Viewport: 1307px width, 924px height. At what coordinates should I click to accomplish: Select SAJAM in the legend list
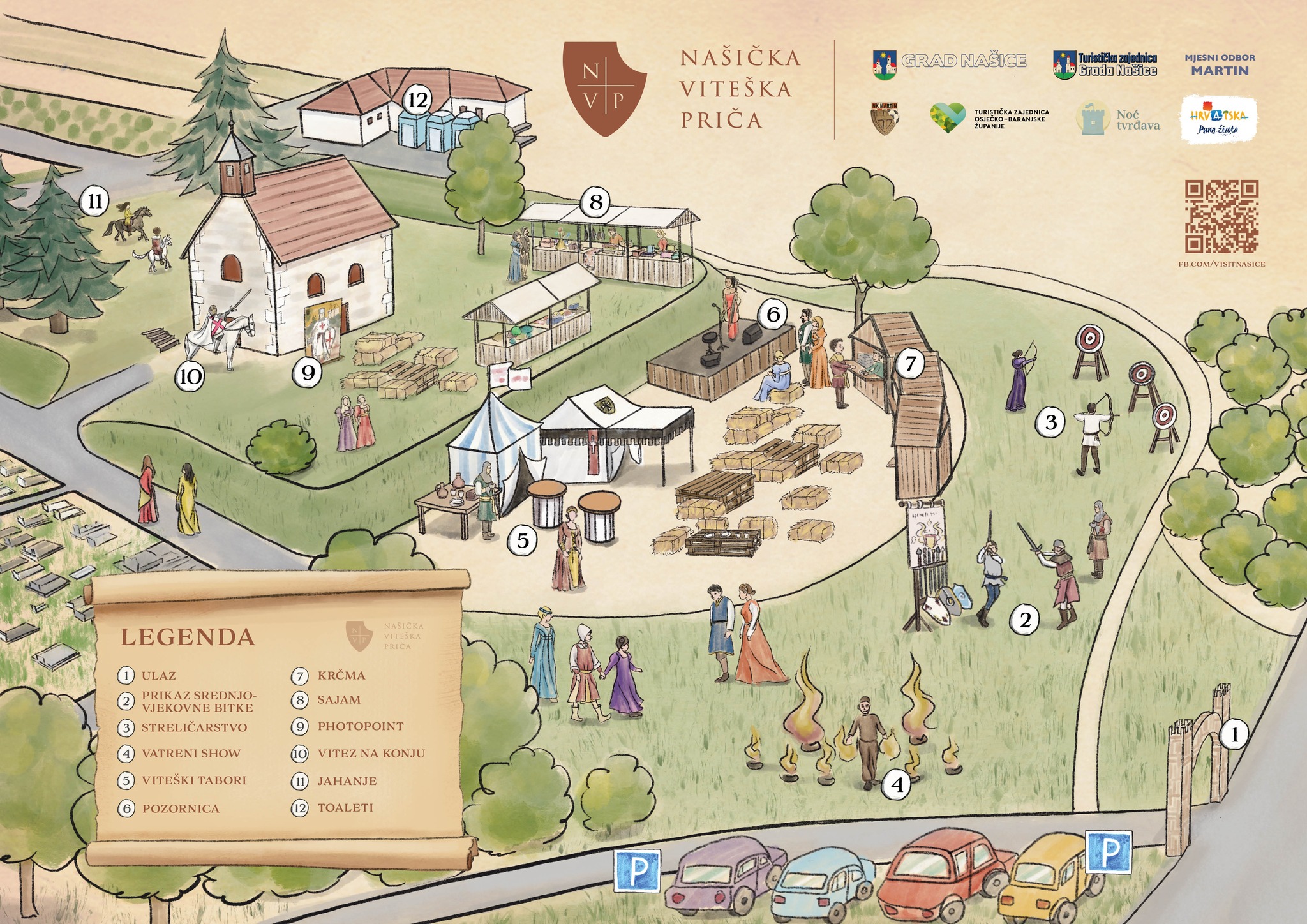[339, 700]
